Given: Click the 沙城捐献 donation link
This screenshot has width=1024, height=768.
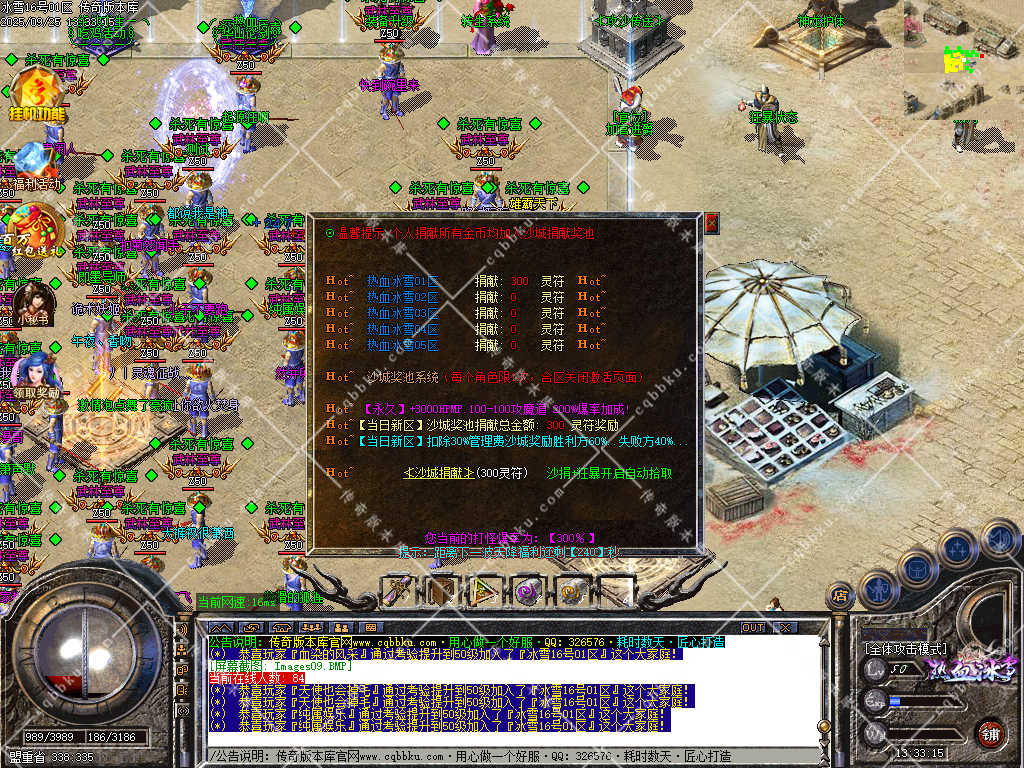Looking at the screenshot, I should point(438,473).
